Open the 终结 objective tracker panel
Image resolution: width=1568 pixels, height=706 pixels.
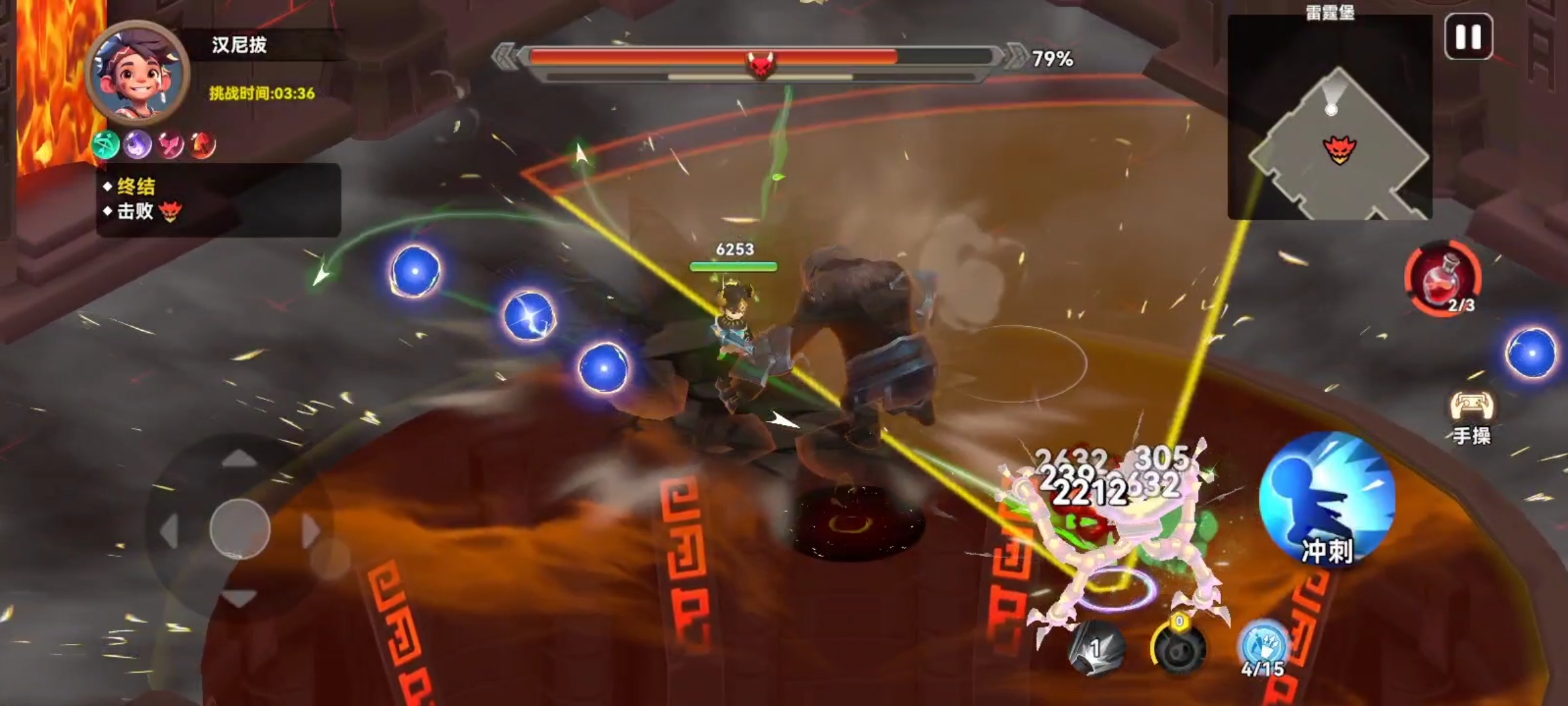(218, 199)
